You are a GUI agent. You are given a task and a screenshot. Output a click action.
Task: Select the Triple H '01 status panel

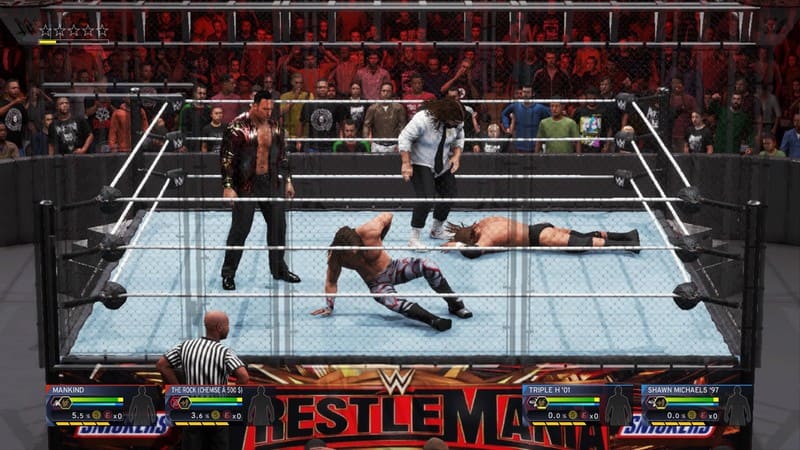[578, 403]
